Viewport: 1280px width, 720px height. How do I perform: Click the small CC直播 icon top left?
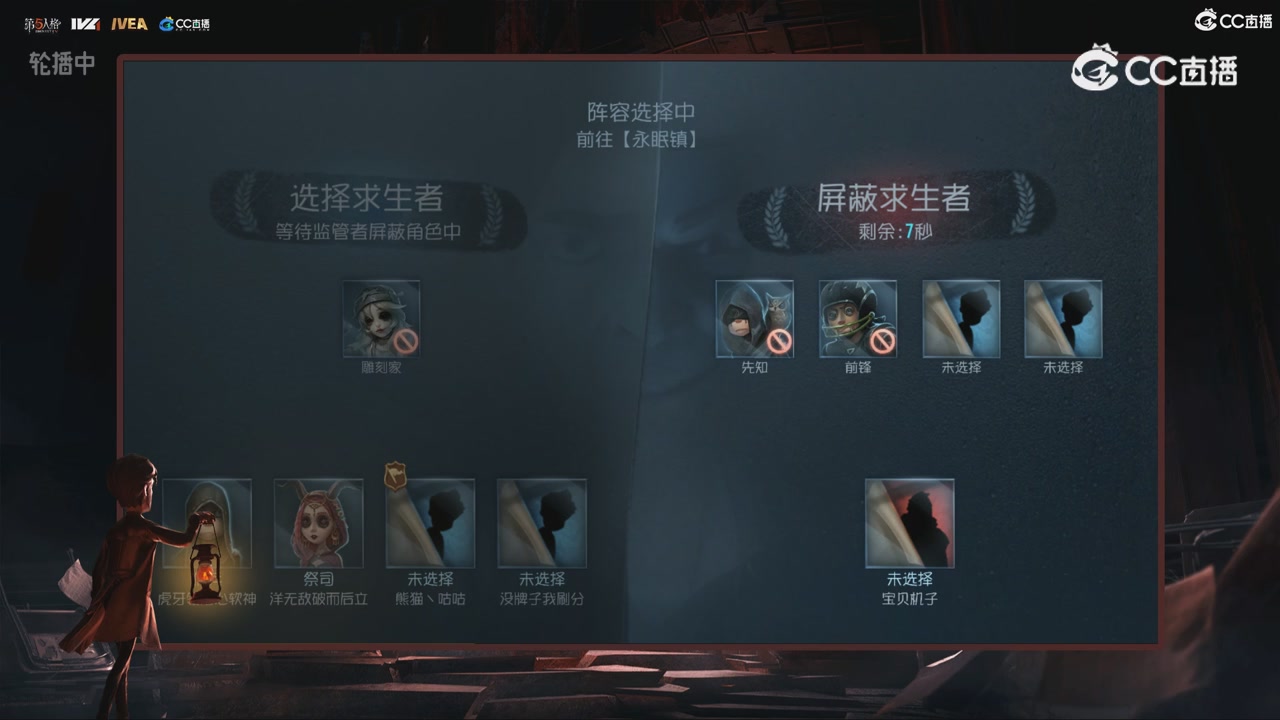coord(184,24)
